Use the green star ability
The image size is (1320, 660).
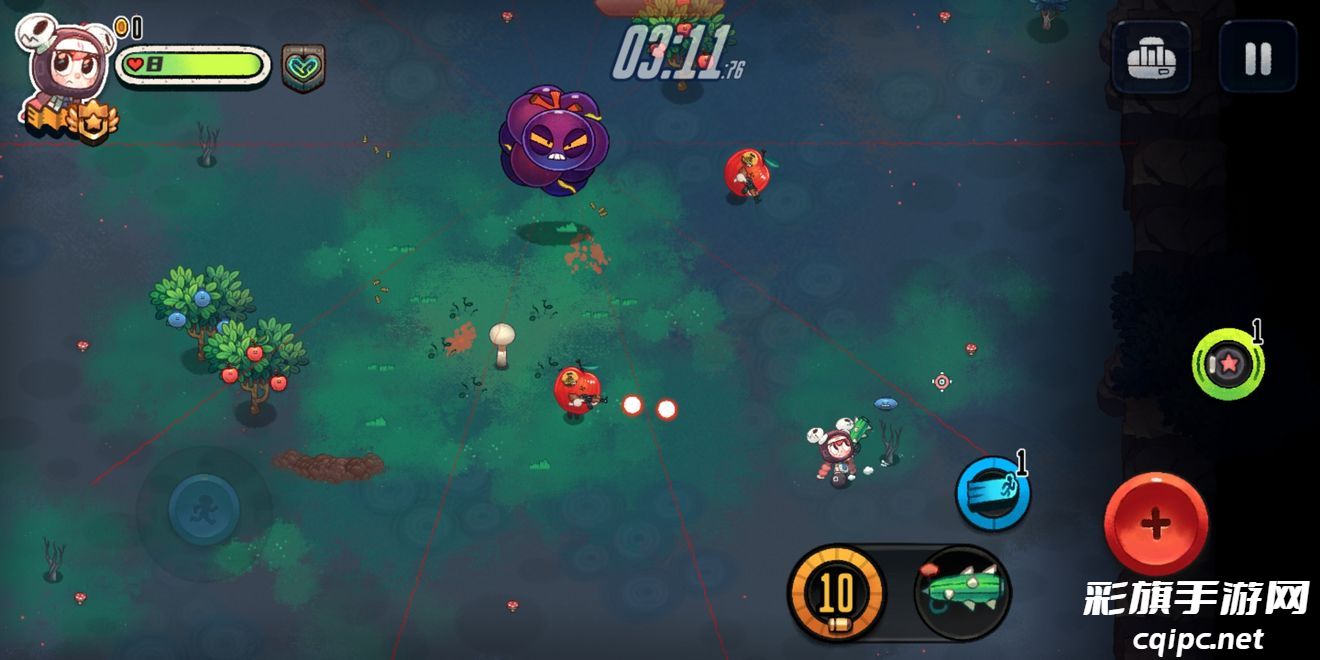1227,365
